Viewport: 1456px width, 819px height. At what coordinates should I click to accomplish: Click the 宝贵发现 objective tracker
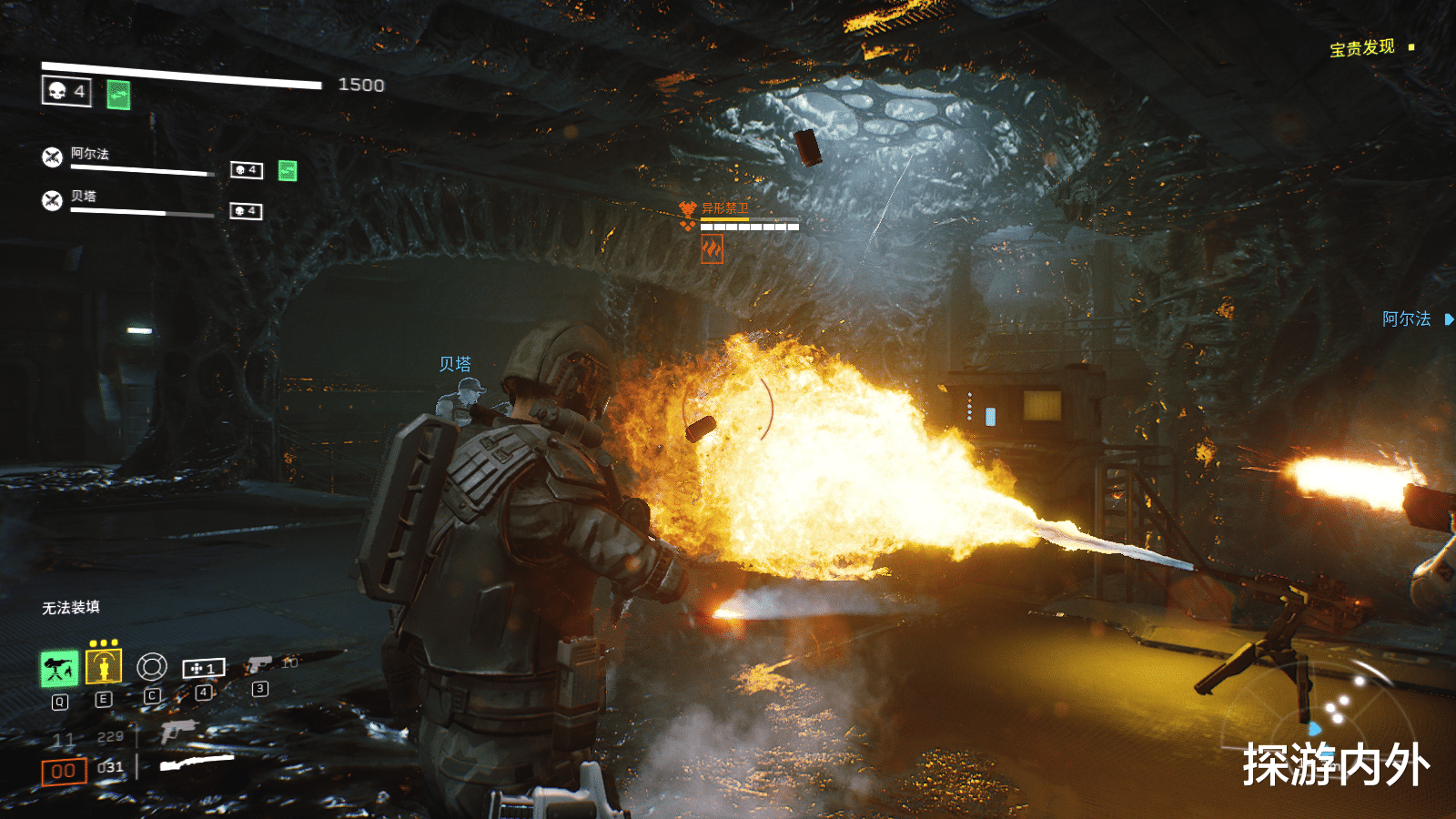point(1362,47)
